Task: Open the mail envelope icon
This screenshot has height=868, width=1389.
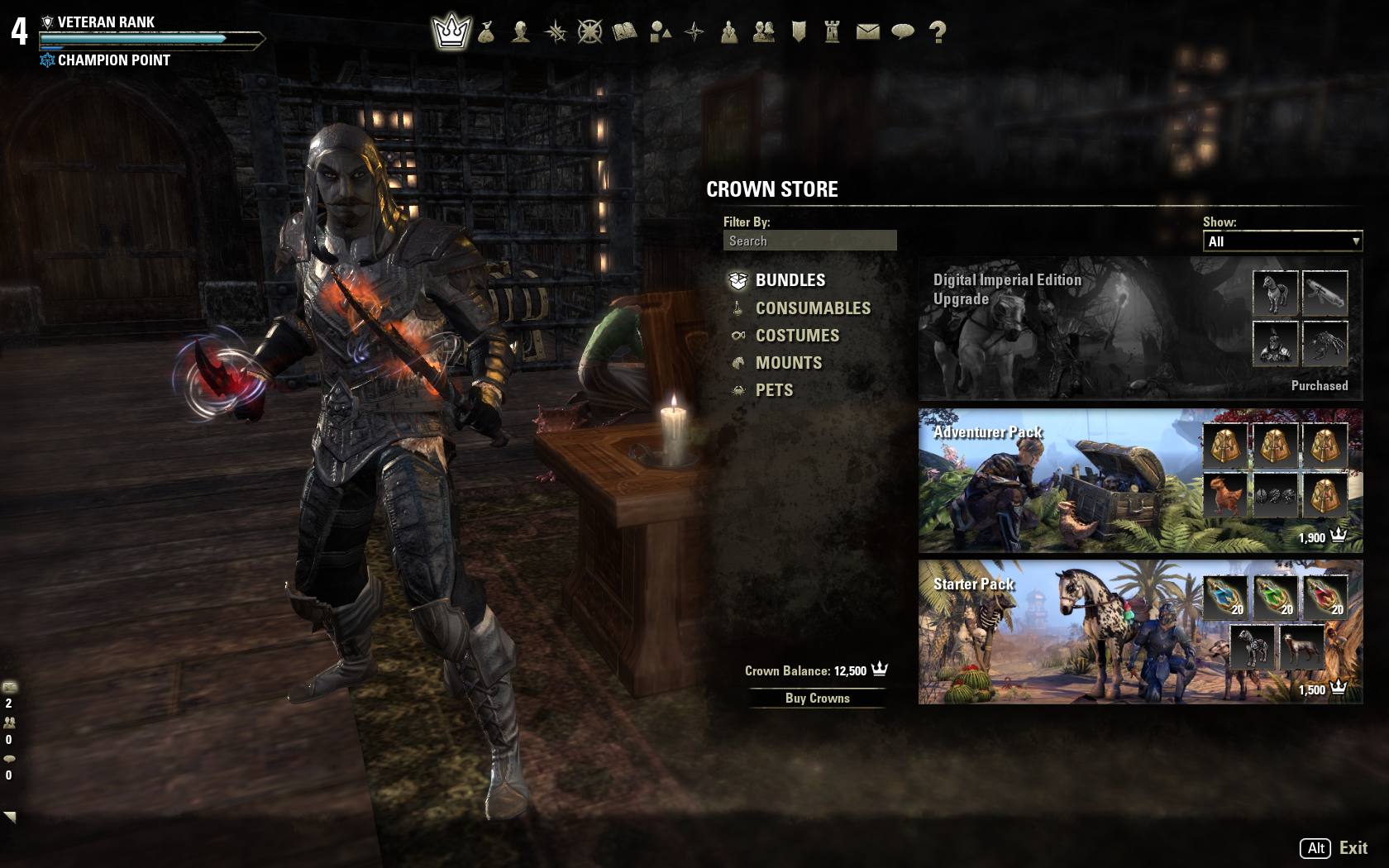Action: coord(867,32)
